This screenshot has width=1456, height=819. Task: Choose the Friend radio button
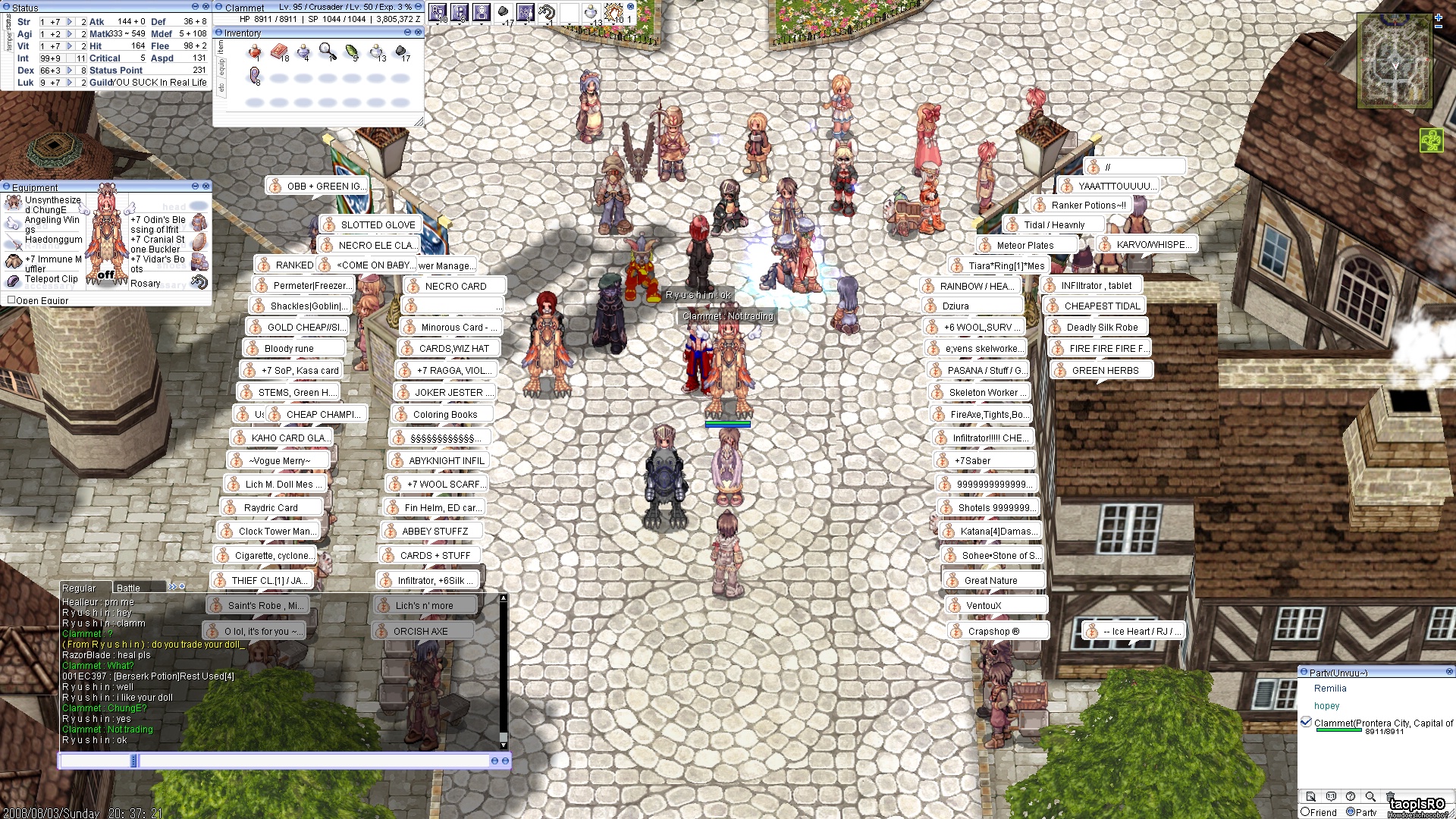tap(1306, 811)
